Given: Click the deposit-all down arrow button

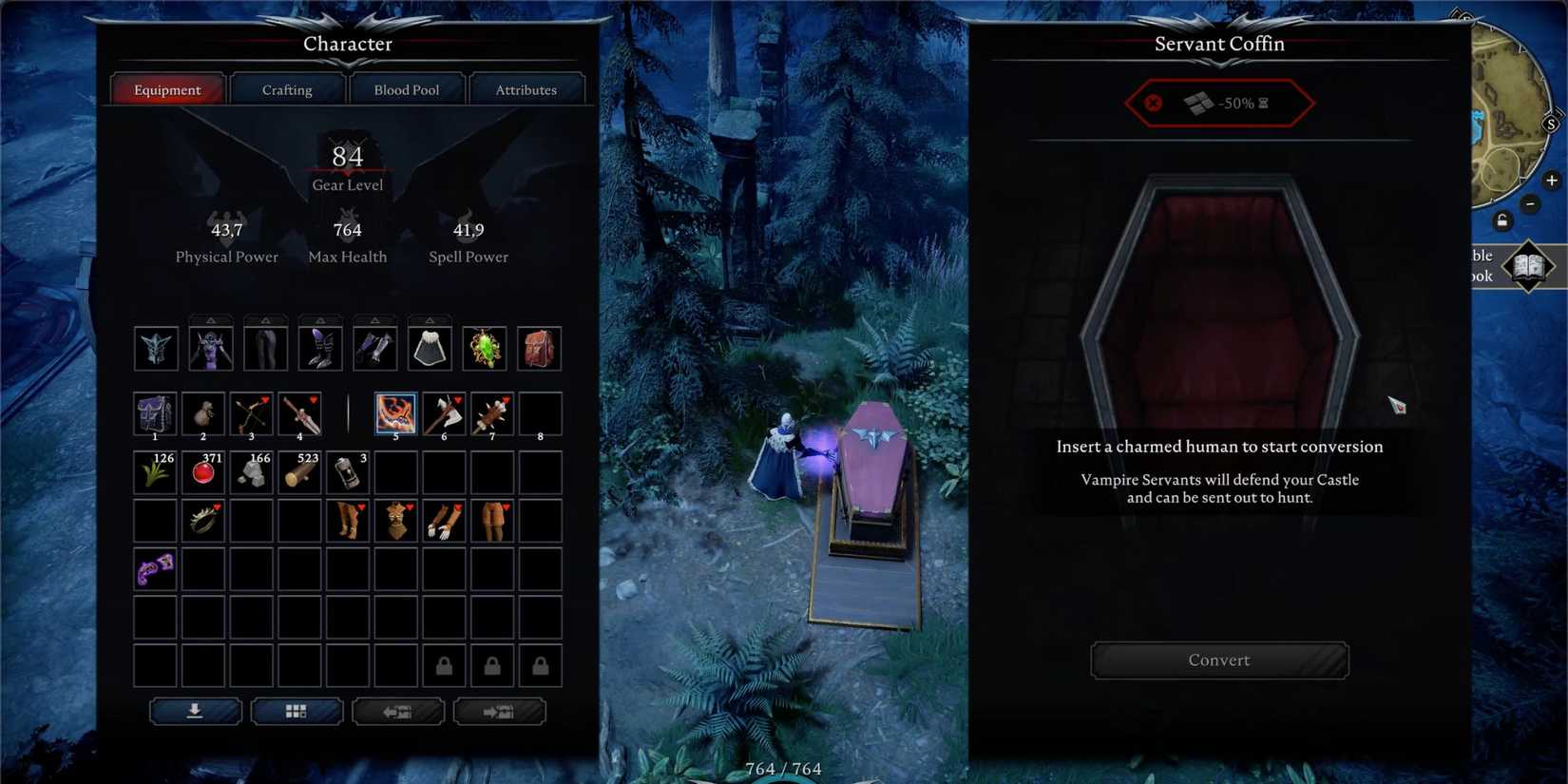Looking at the screenshot, I should pyautogui.click(x=195, y=711).
